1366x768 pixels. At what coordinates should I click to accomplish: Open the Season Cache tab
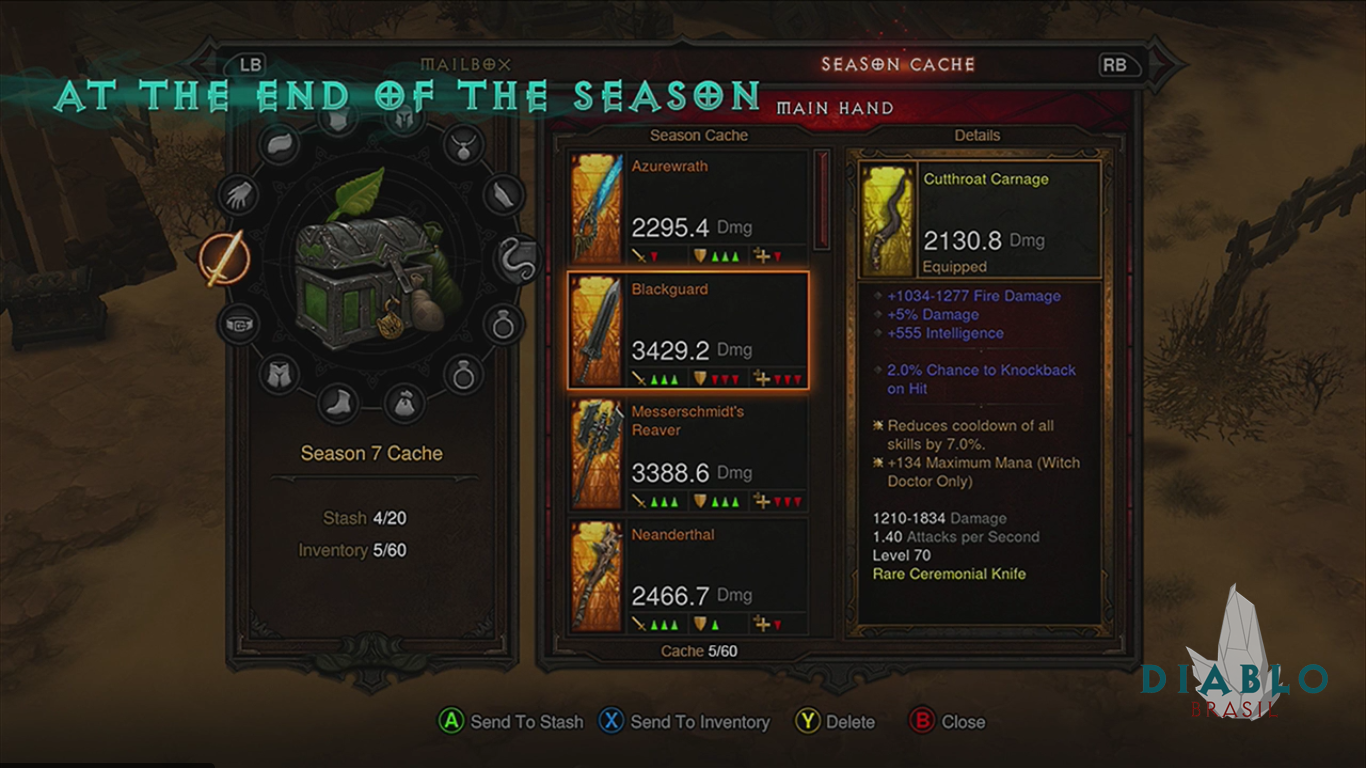pyautogui.click(x=897, y=65)
